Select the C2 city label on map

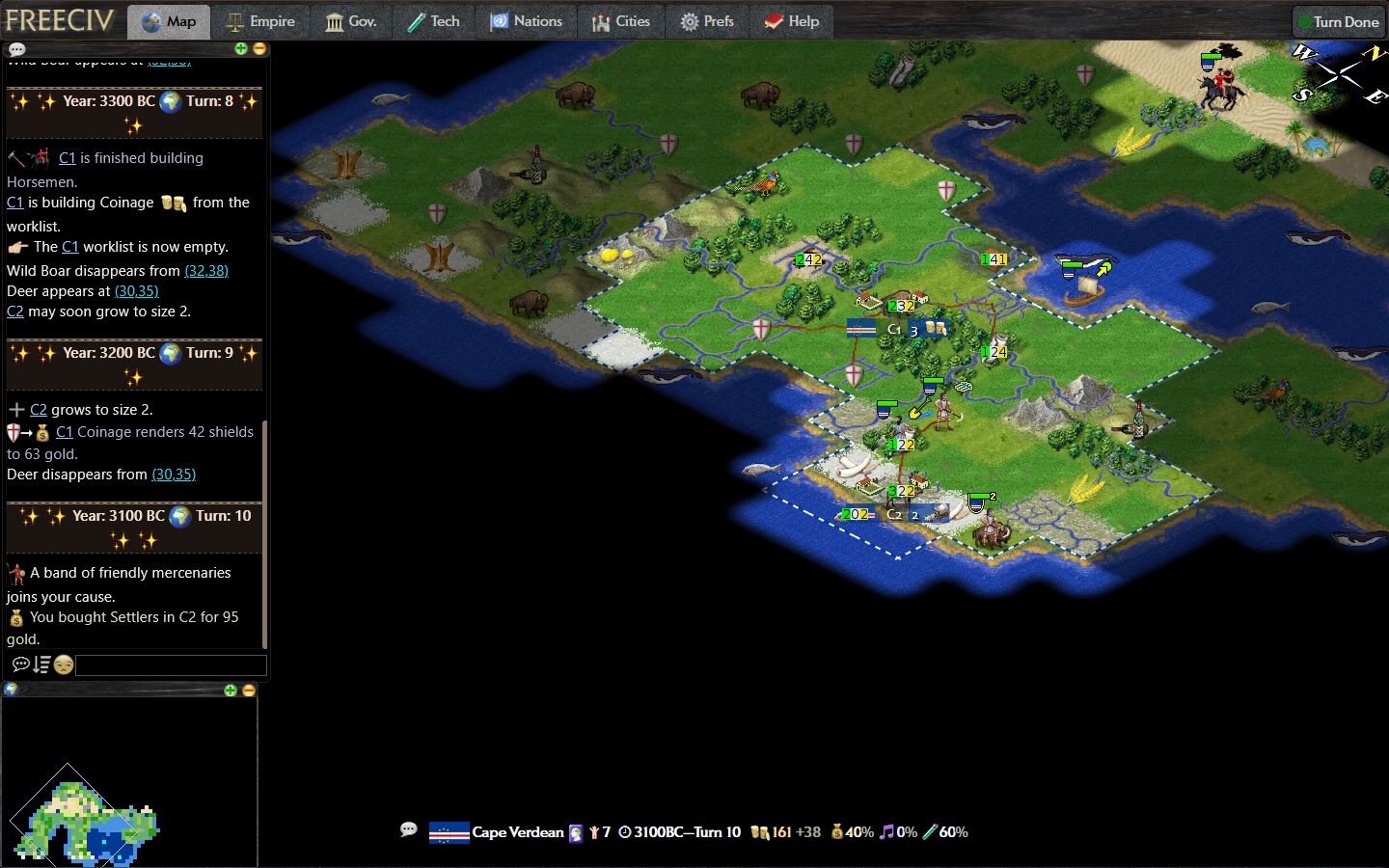[x=894, y=514]
